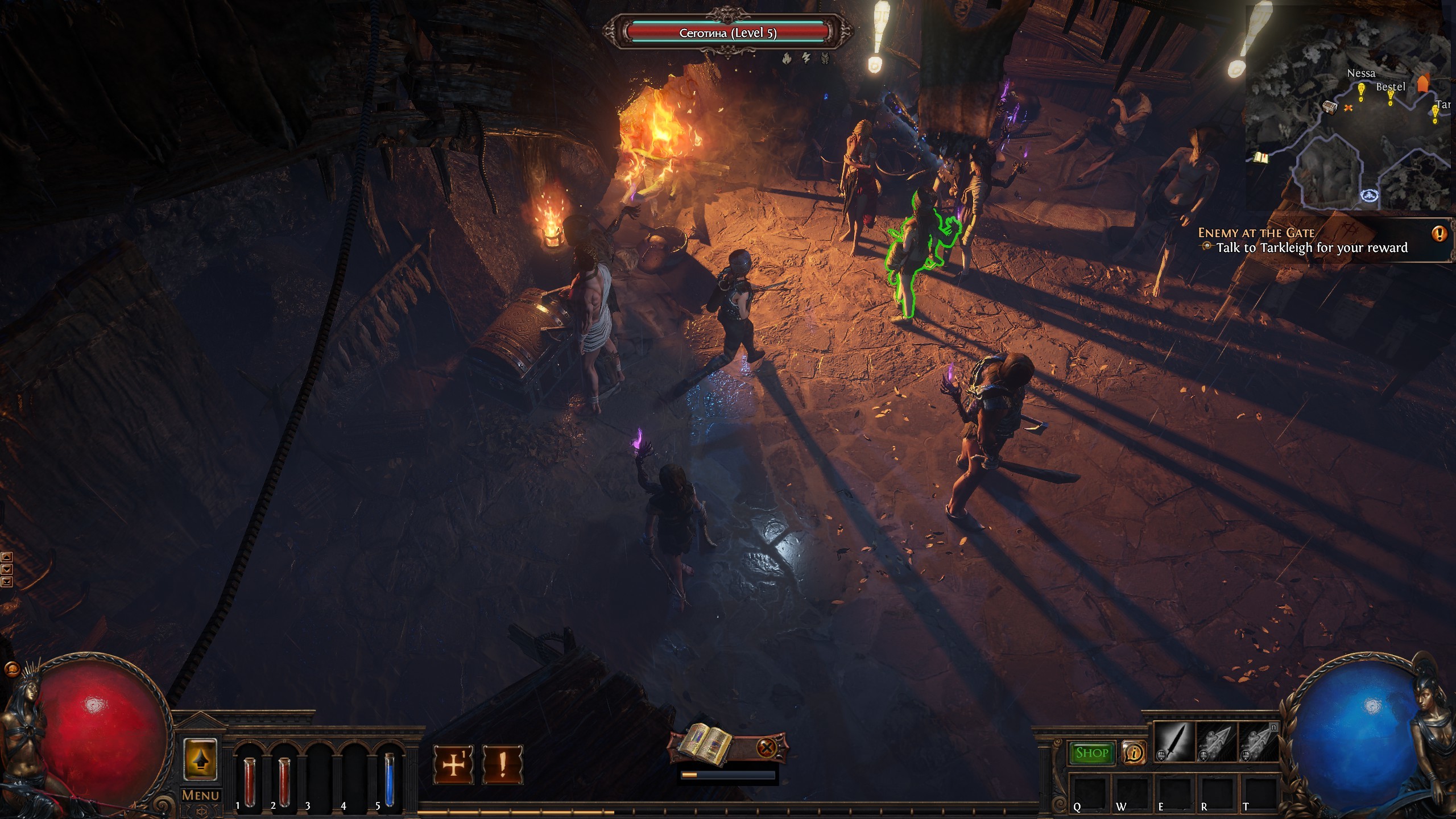This screenshot has height=819, width=1456.
Task: Select the sword default attack skill
Action: [1174, 742]
